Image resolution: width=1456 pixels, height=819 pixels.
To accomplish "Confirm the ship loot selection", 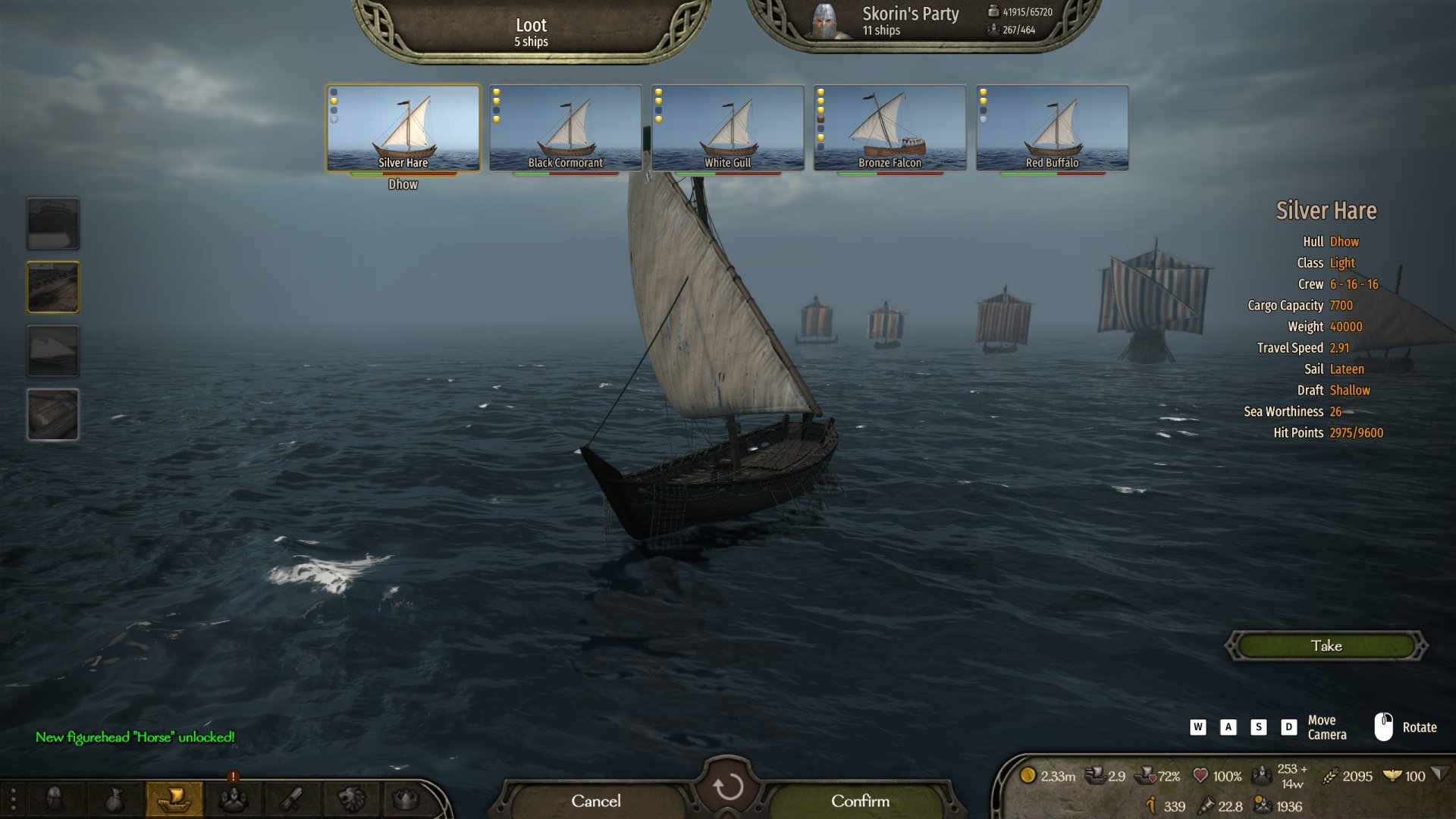I will [860, 801].
